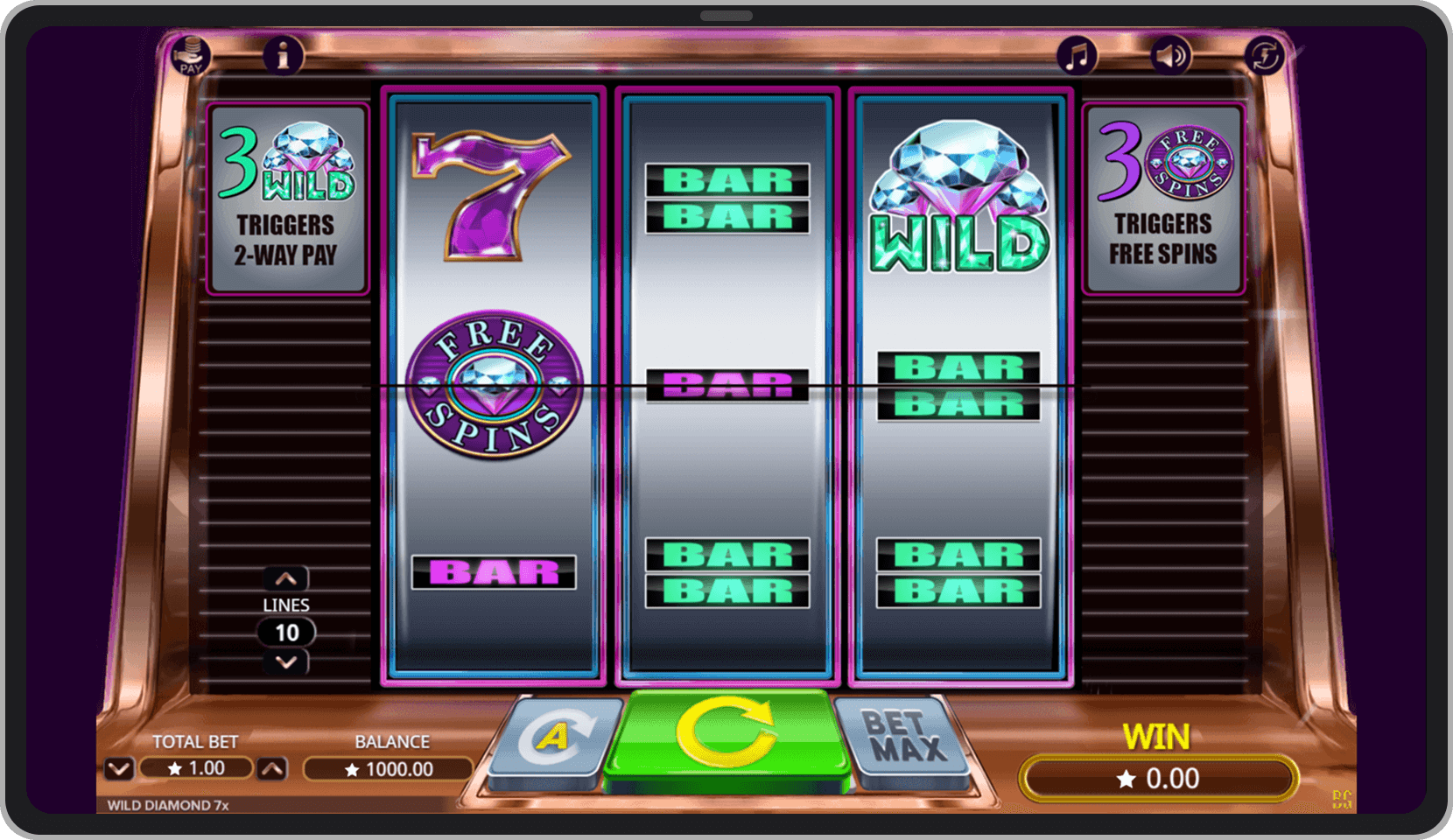Click the speaker sound icon

click(x=1173, y=54)
